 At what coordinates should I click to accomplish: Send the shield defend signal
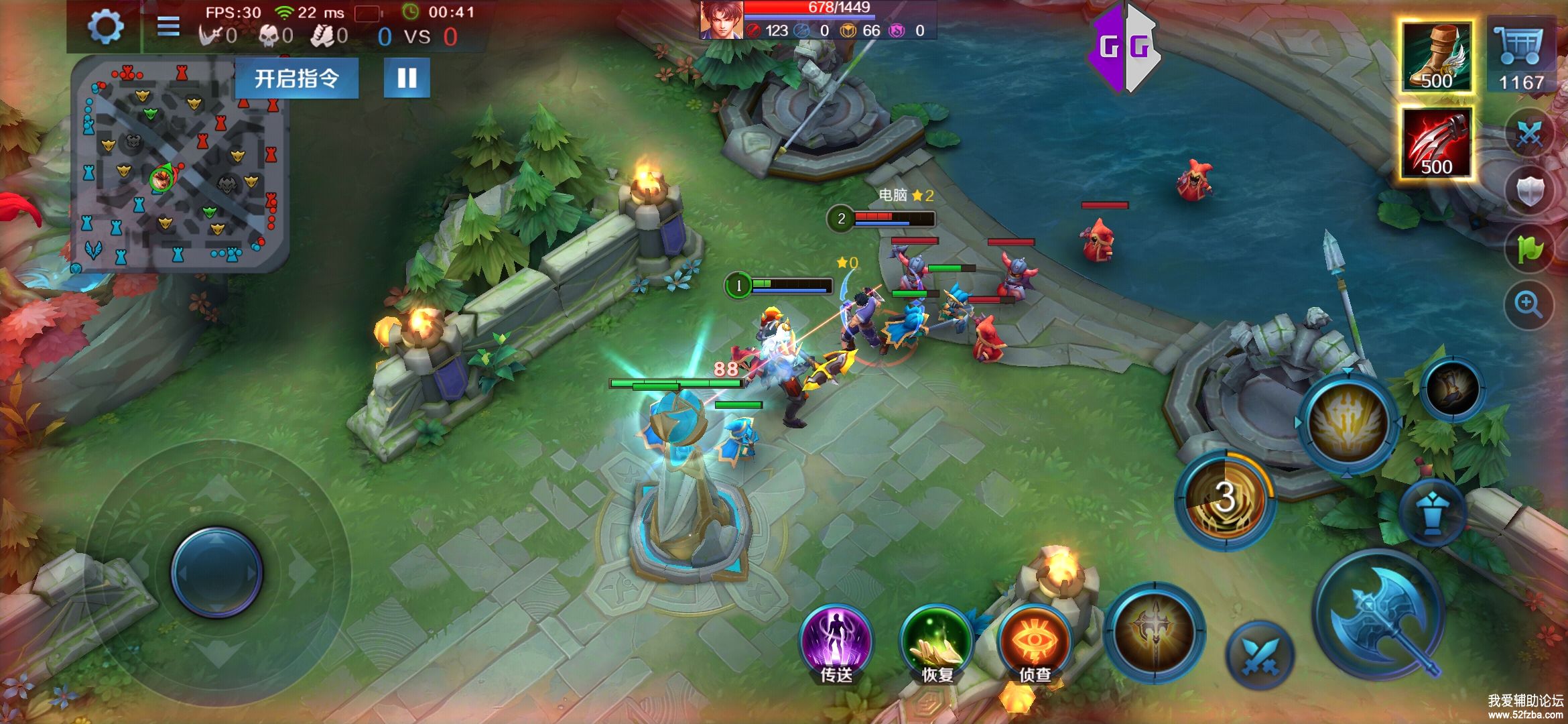[x=1530, y=191]
